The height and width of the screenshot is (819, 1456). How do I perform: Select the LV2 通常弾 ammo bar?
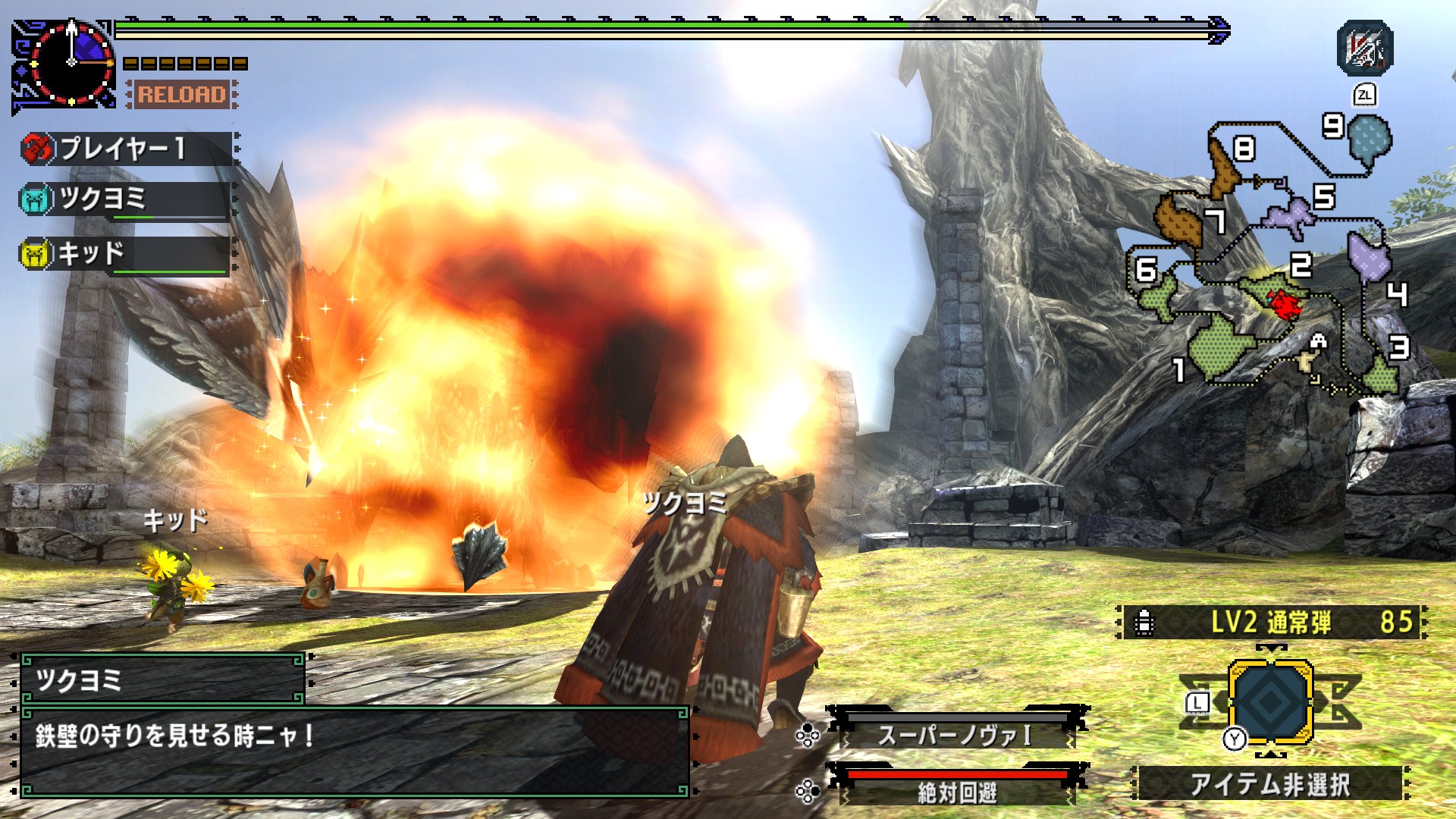1272,623
